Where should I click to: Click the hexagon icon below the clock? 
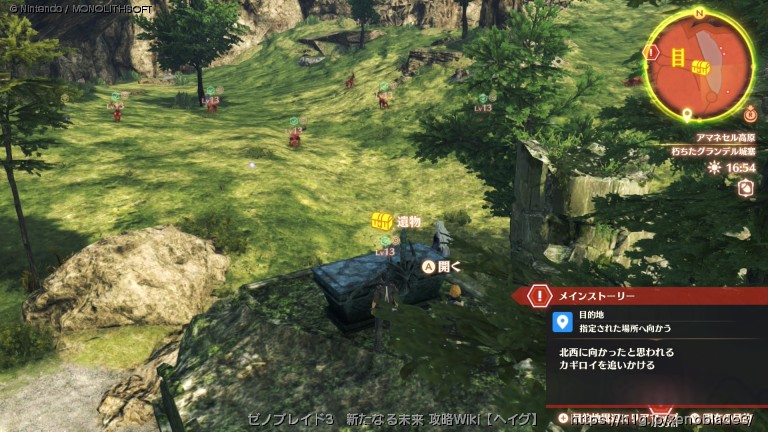744,188
